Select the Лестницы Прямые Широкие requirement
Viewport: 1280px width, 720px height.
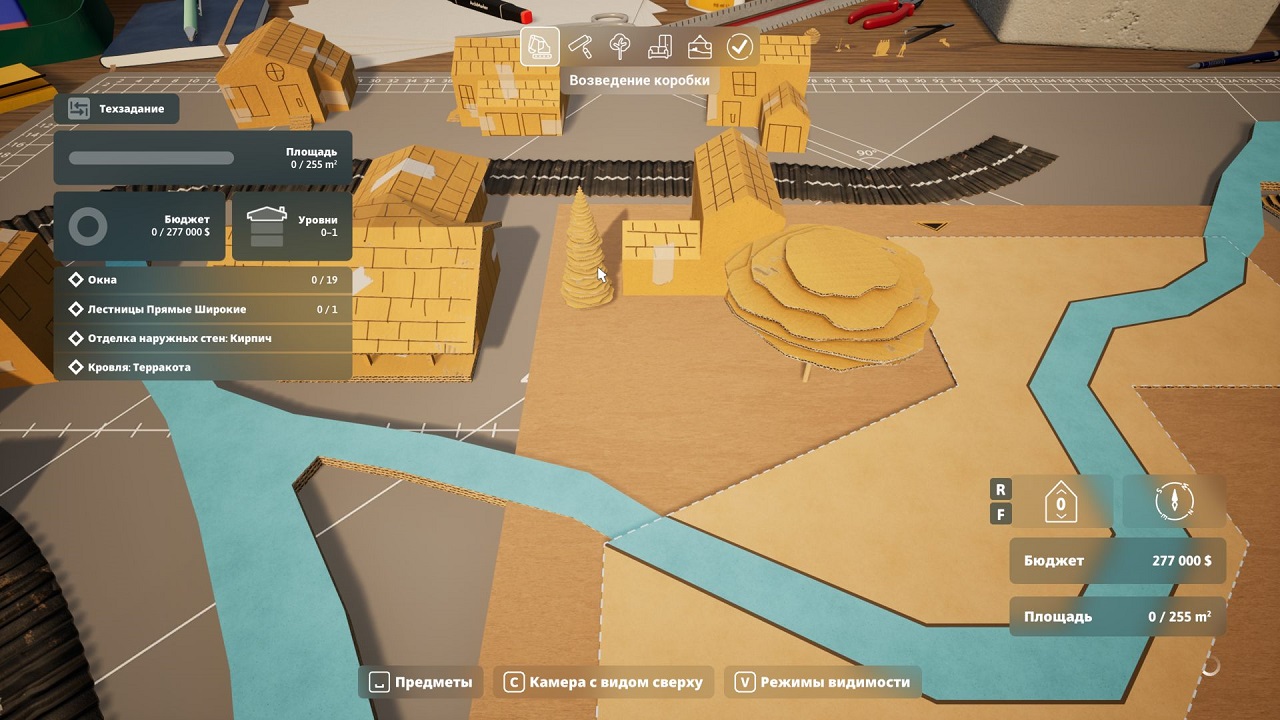202,309
